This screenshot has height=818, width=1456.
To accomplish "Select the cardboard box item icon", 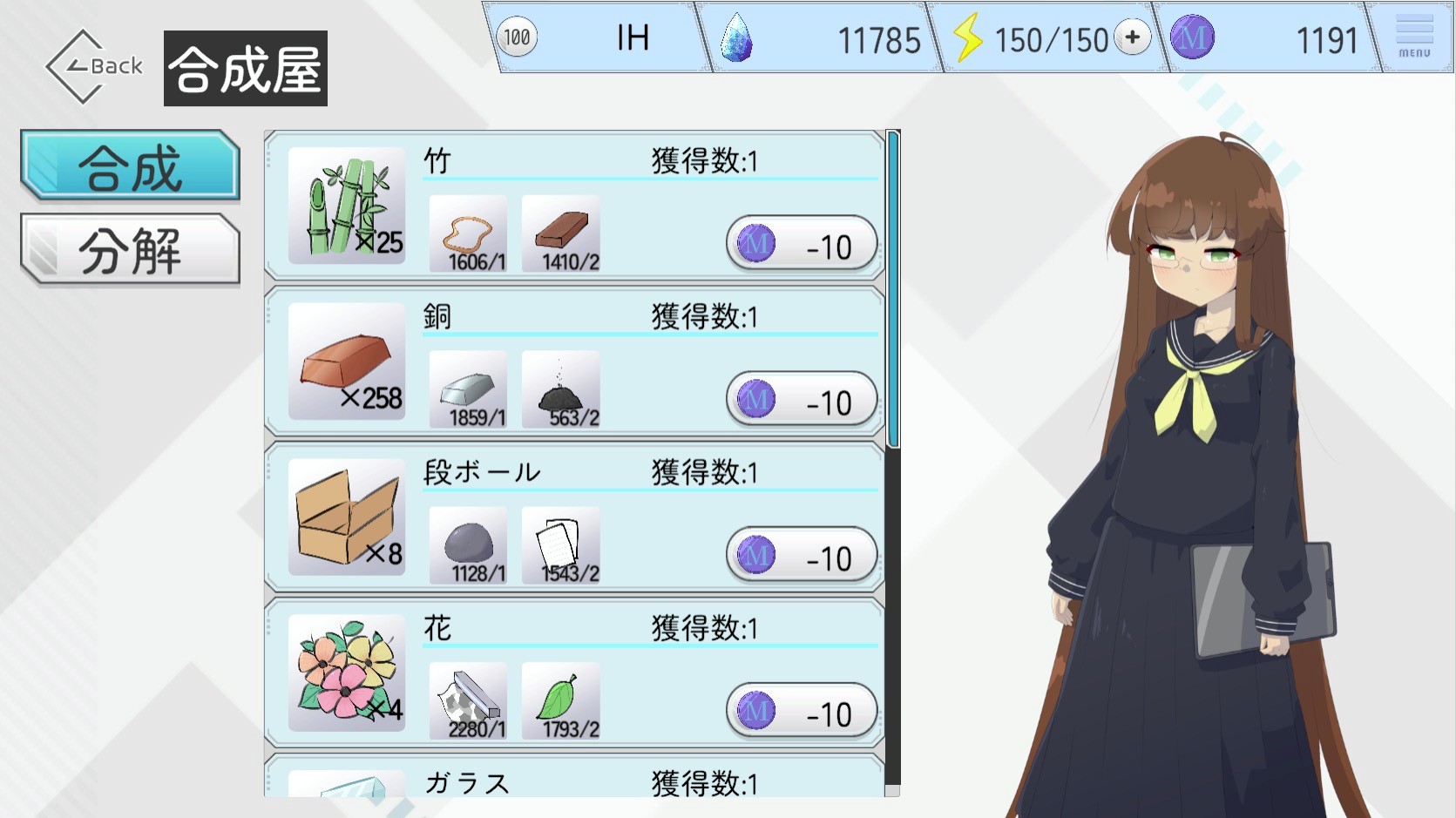I will [x=346, y=517].
